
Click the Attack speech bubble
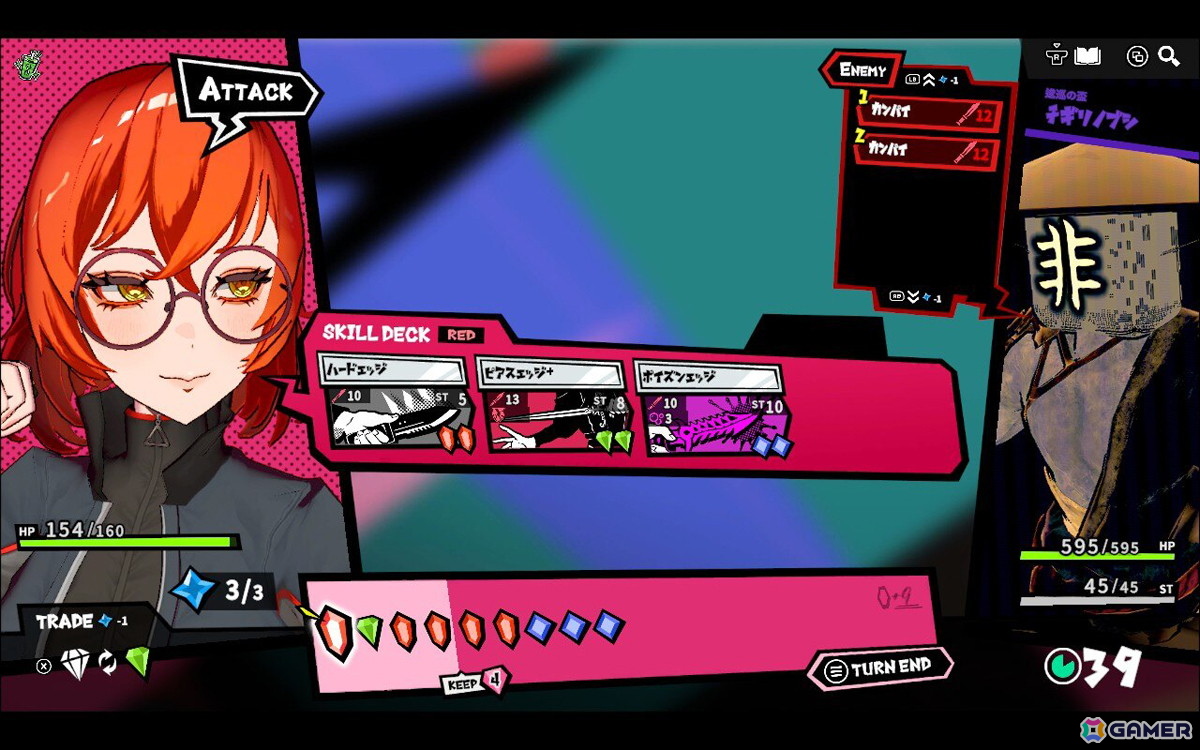246,92
